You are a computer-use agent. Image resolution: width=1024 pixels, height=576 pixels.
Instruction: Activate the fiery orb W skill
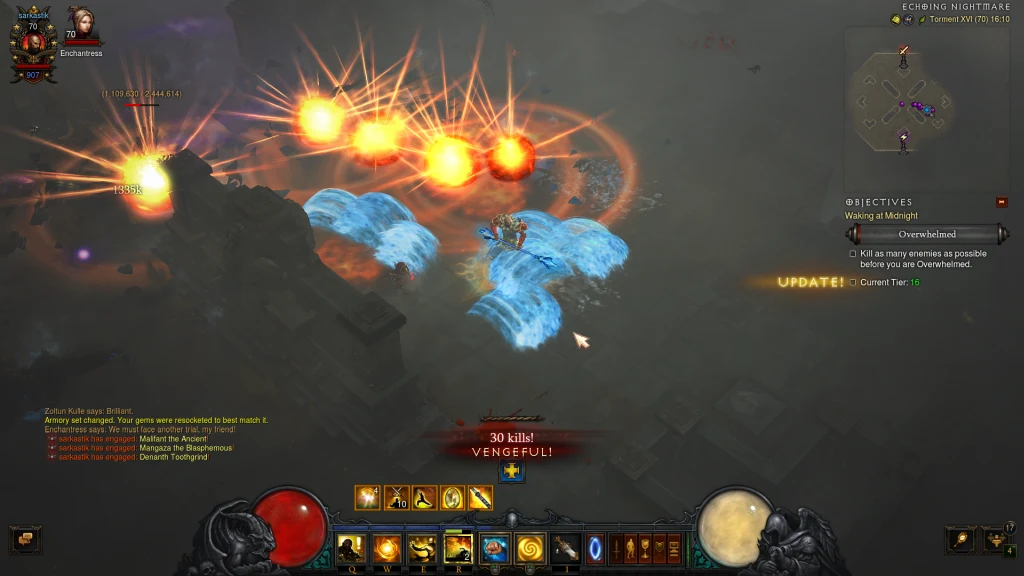[388, 548]
